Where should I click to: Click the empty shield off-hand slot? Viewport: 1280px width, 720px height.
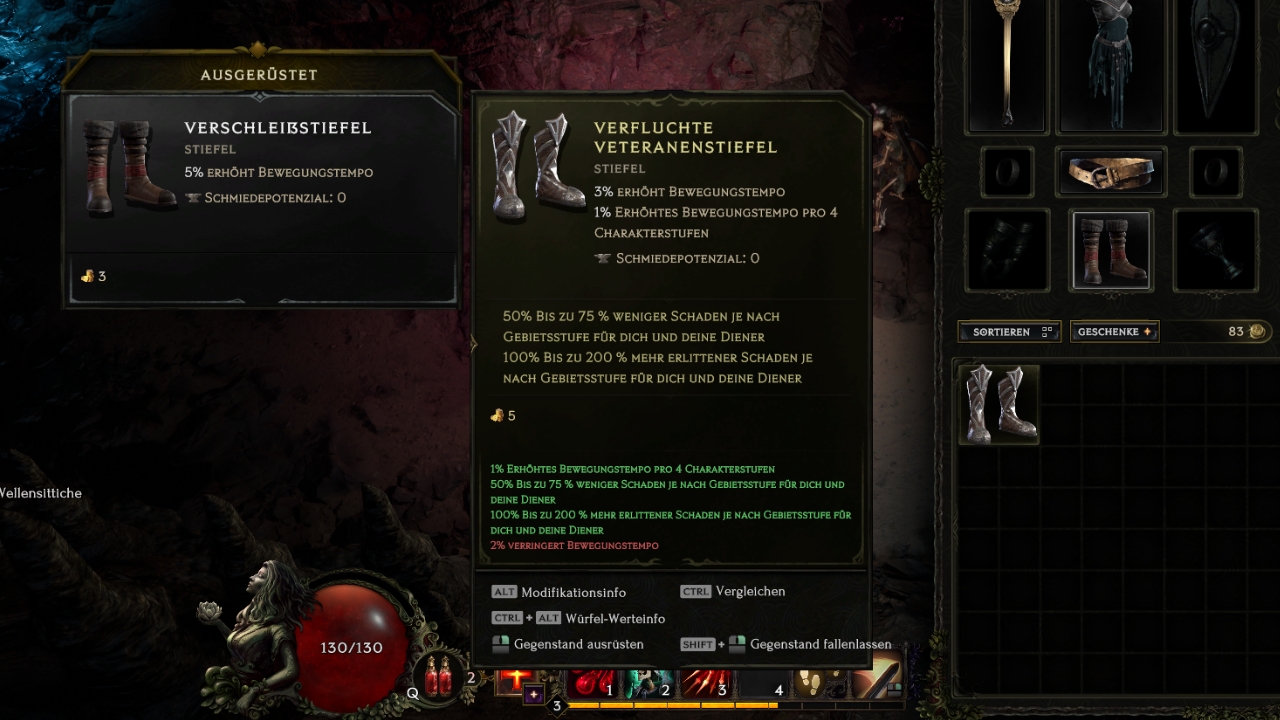pyautogui.click(x=1214, y=65)
